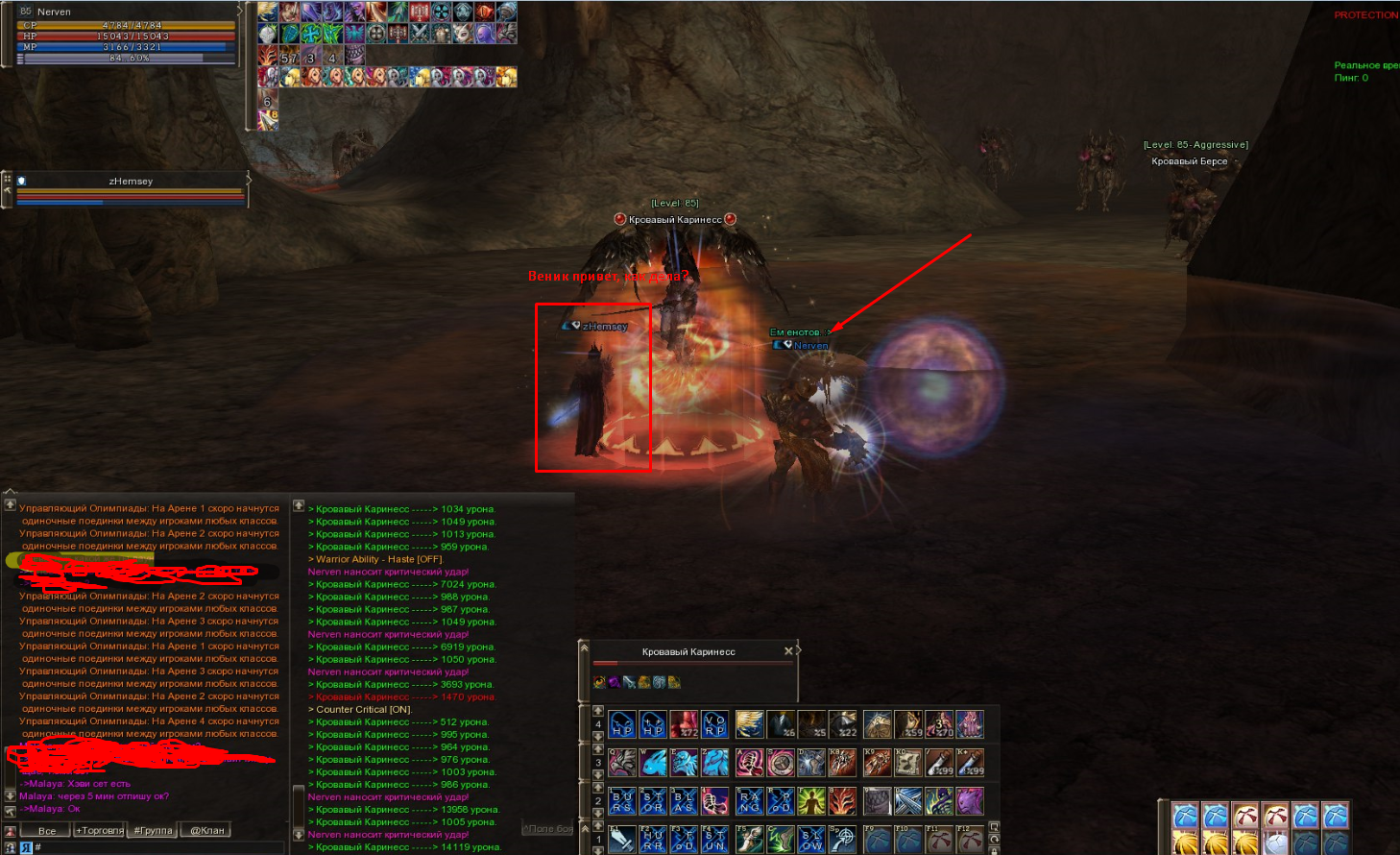Cast Hurricane (HU RR) from slot F2

point(652,839)
